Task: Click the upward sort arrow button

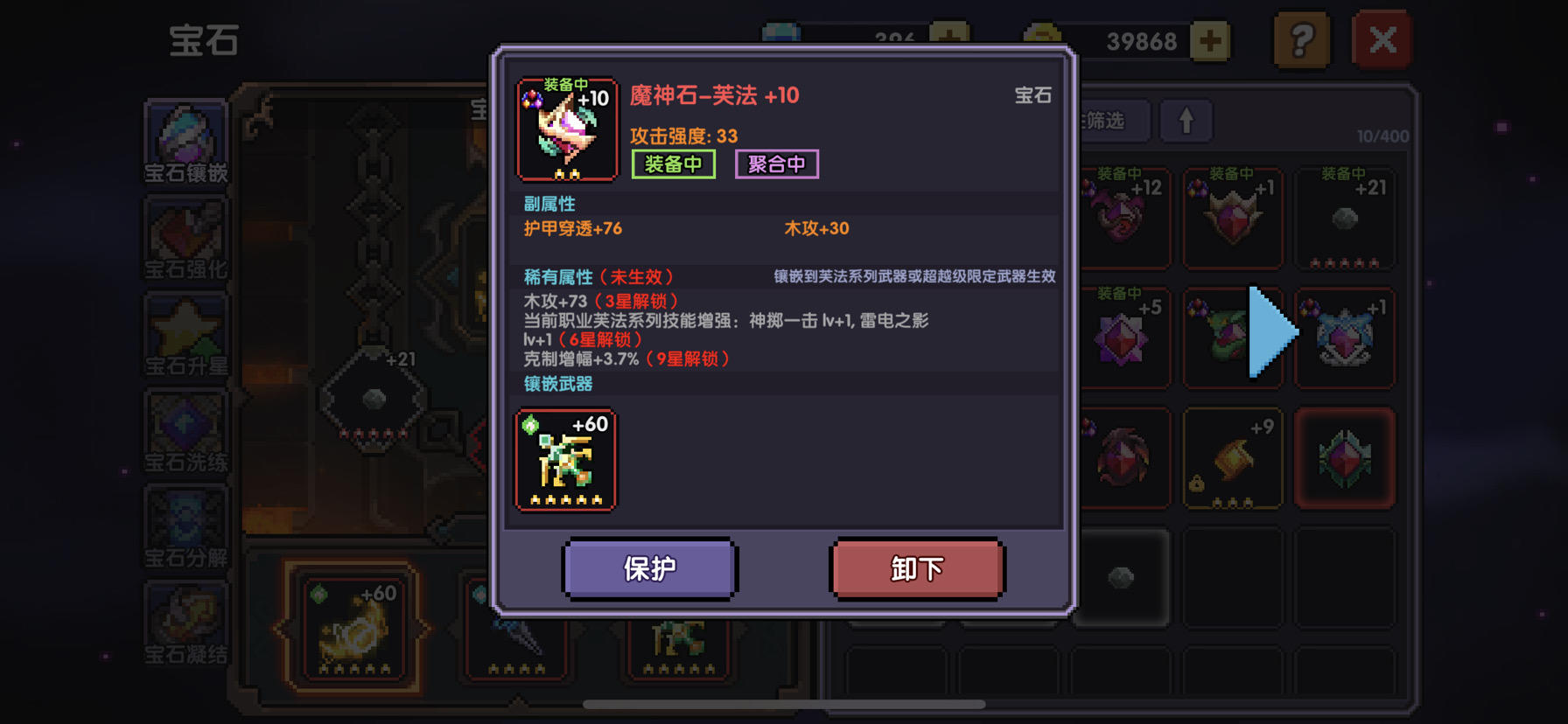Action: click(x=1187, y=122)
